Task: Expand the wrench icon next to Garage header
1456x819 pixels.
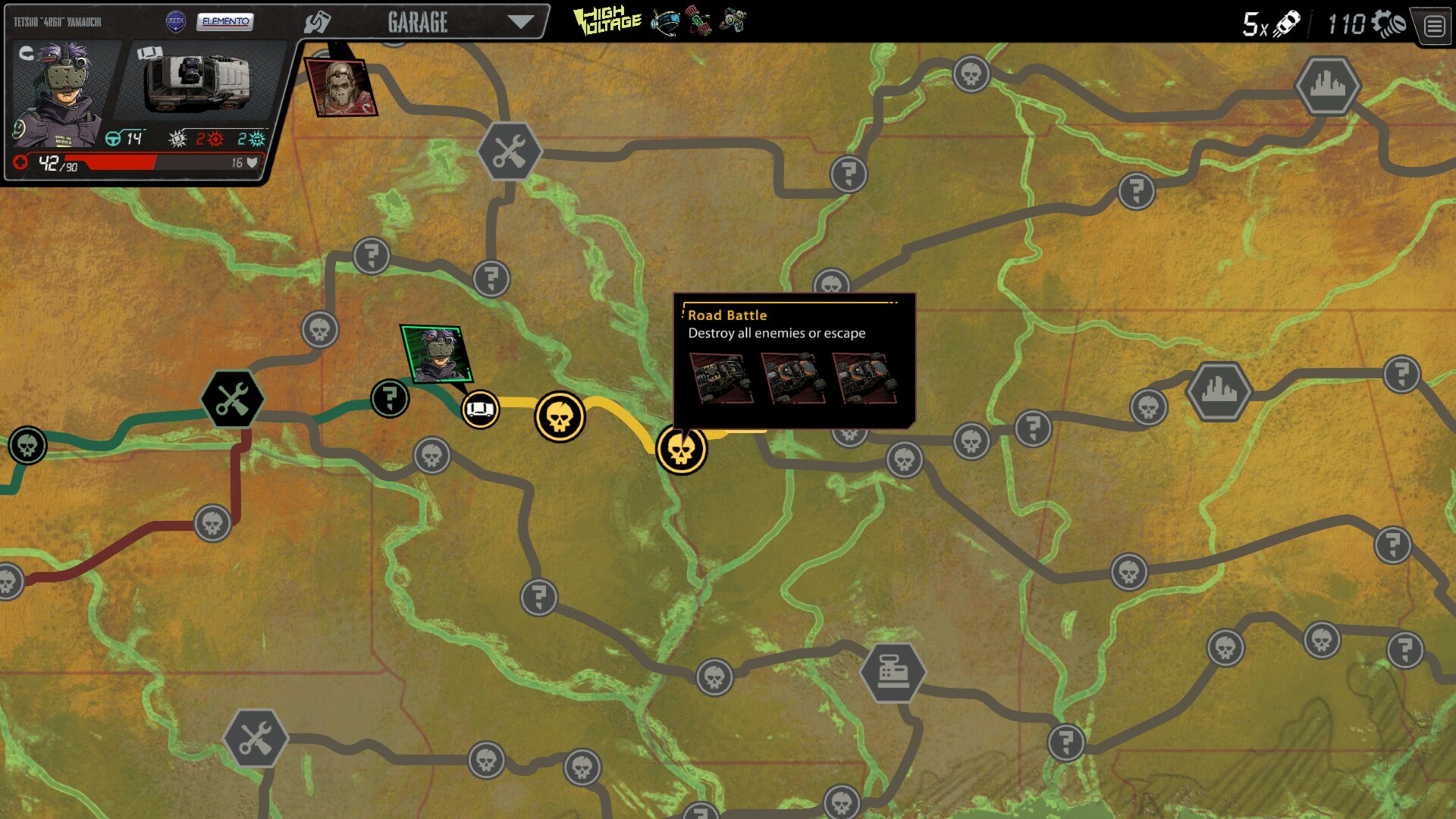Action: click(318, 20)
